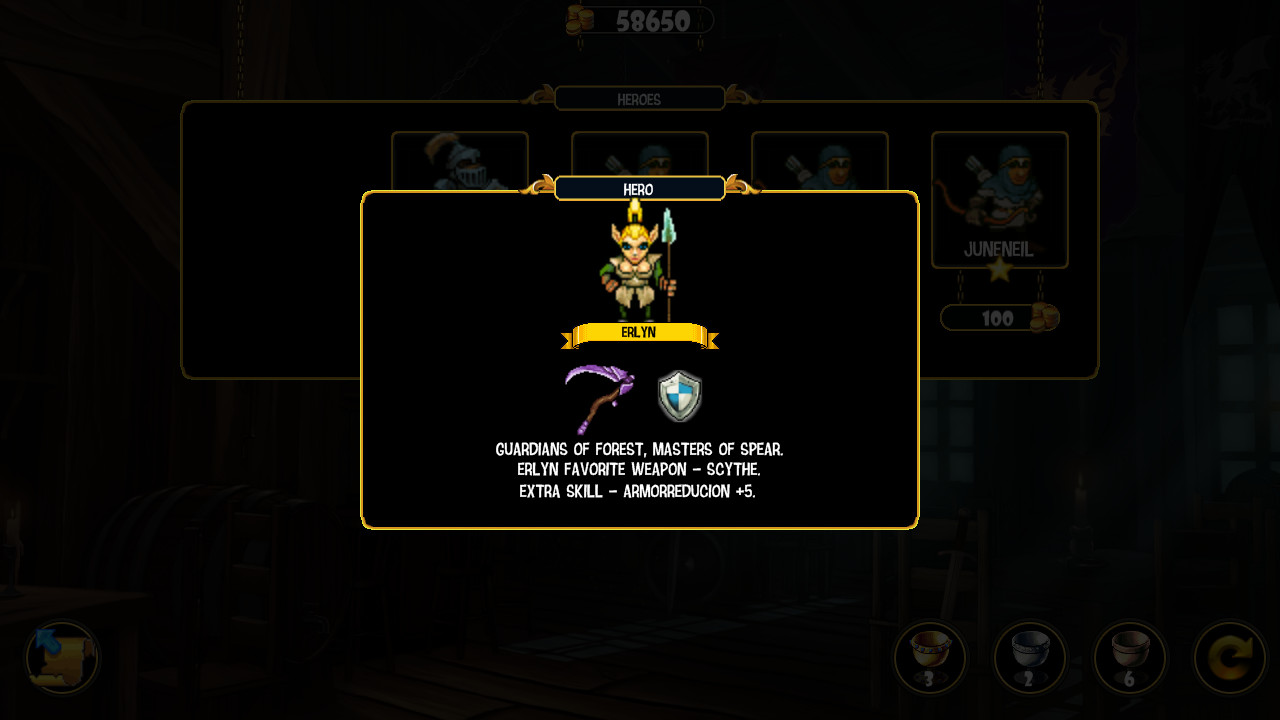Buy Juneneil for 100 coins
1280x720 pixels.
999,317
